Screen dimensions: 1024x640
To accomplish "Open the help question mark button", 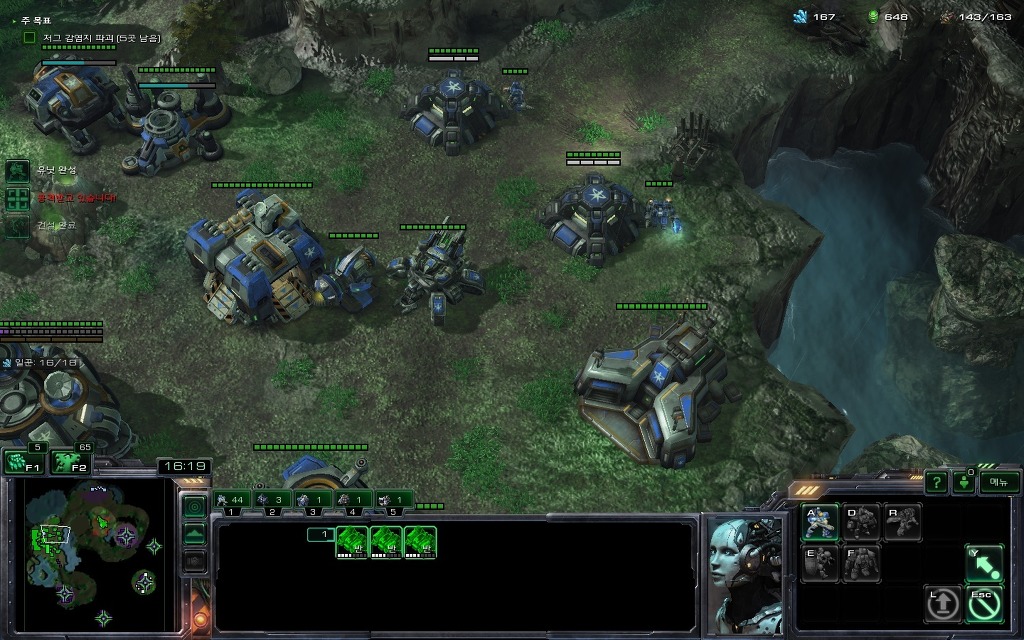I will [936, 482].
